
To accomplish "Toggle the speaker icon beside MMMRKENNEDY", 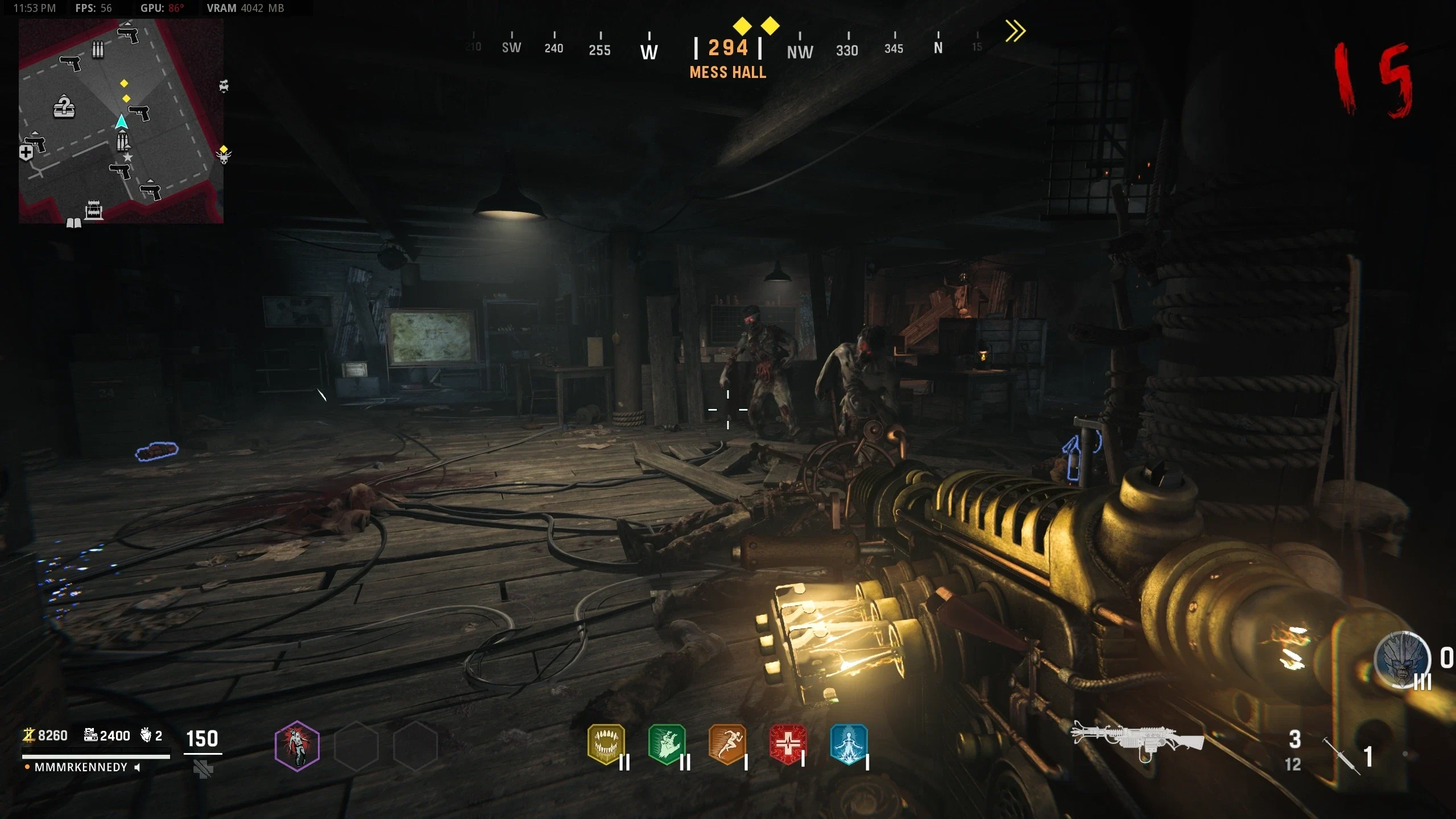I will [x=137, y=767].
